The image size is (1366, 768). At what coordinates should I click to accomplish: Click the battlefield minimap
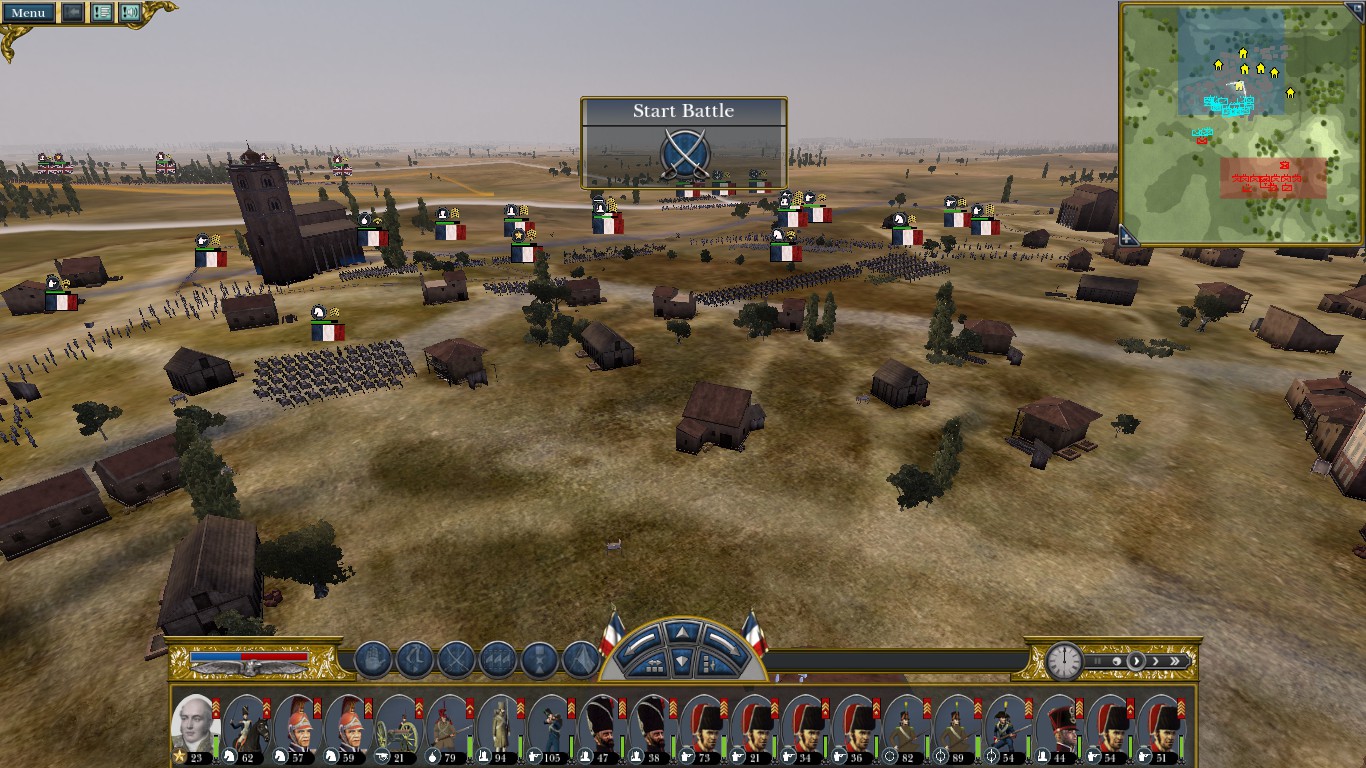[x=1242, y=120]
